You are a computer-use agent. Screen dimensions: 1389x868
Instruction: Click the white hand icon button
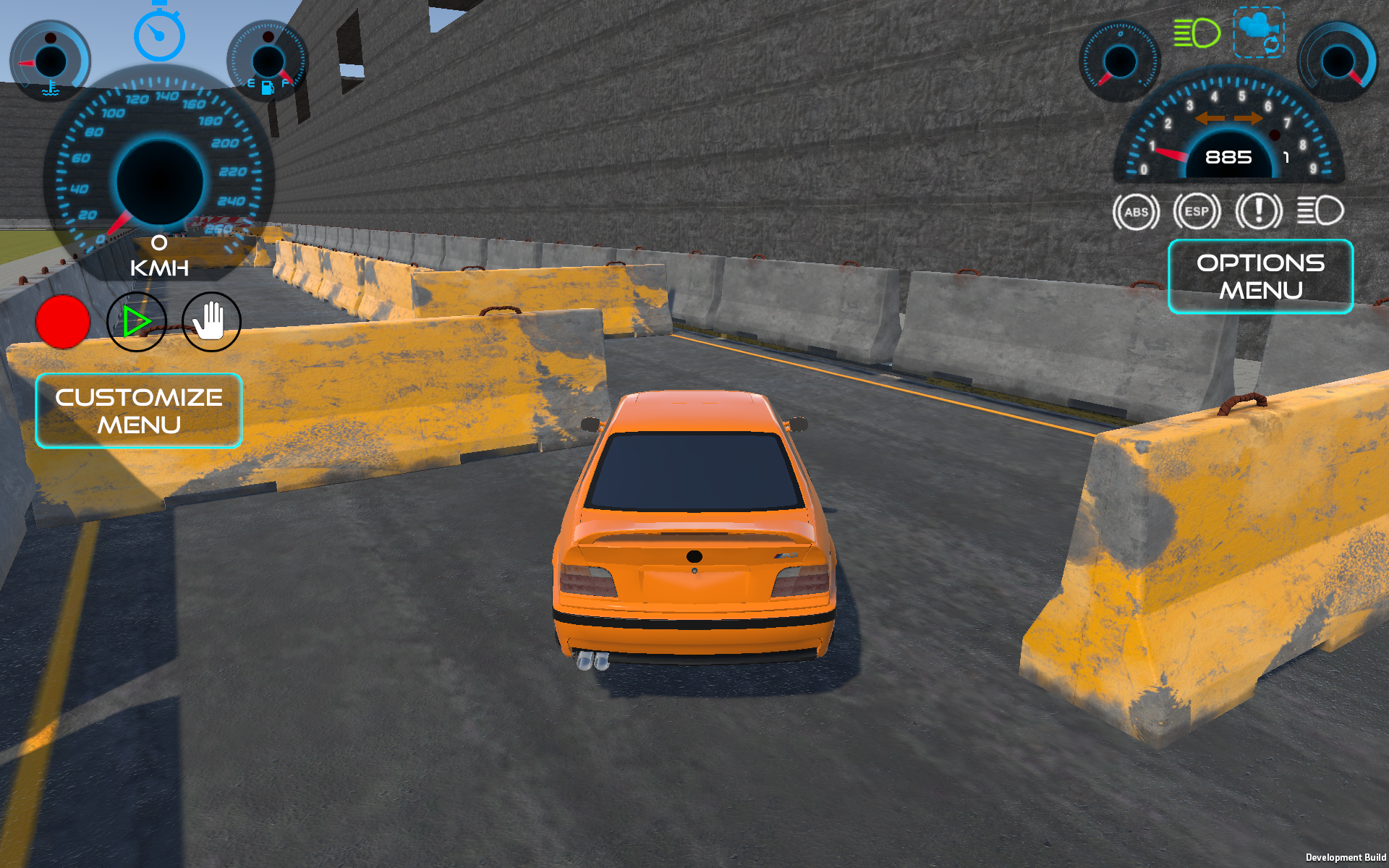click(211, 322)
